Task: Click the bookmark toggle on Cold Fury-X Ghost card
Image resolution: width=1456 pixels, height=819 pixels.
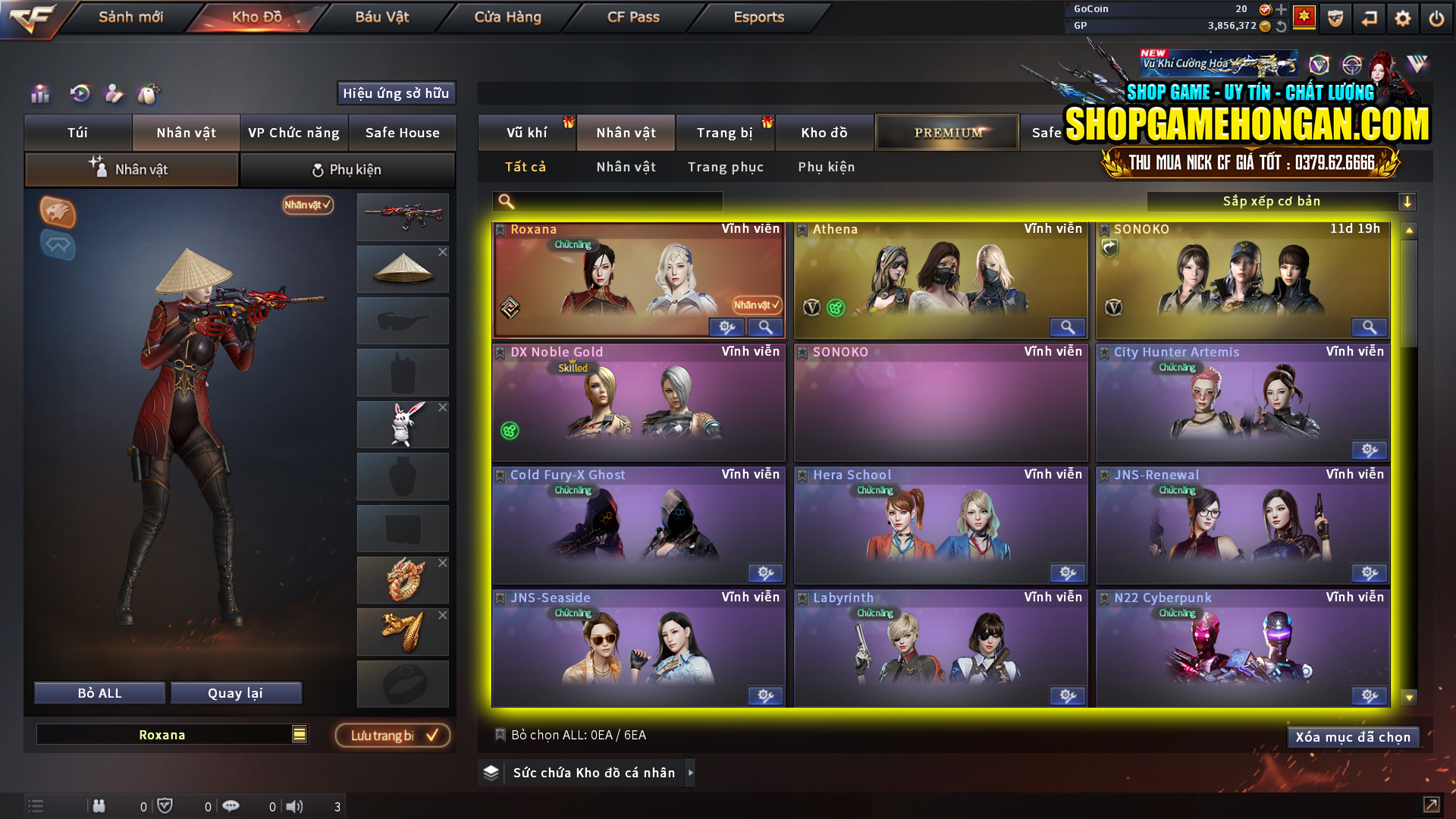Action: (500, 474)
